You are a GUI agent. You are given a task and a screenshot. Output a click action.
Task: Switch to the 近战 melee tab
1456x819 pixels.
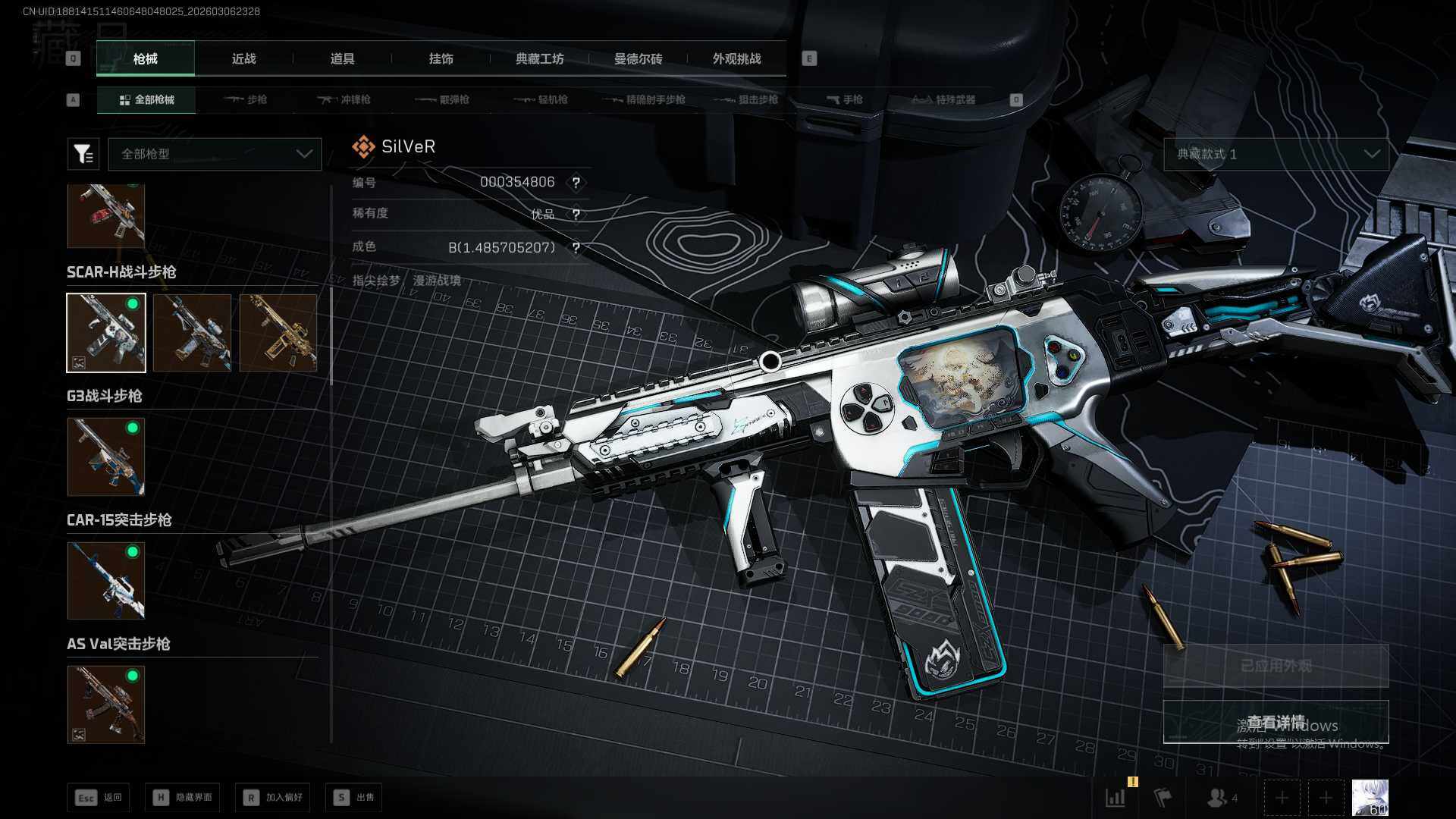coord(243,58)
